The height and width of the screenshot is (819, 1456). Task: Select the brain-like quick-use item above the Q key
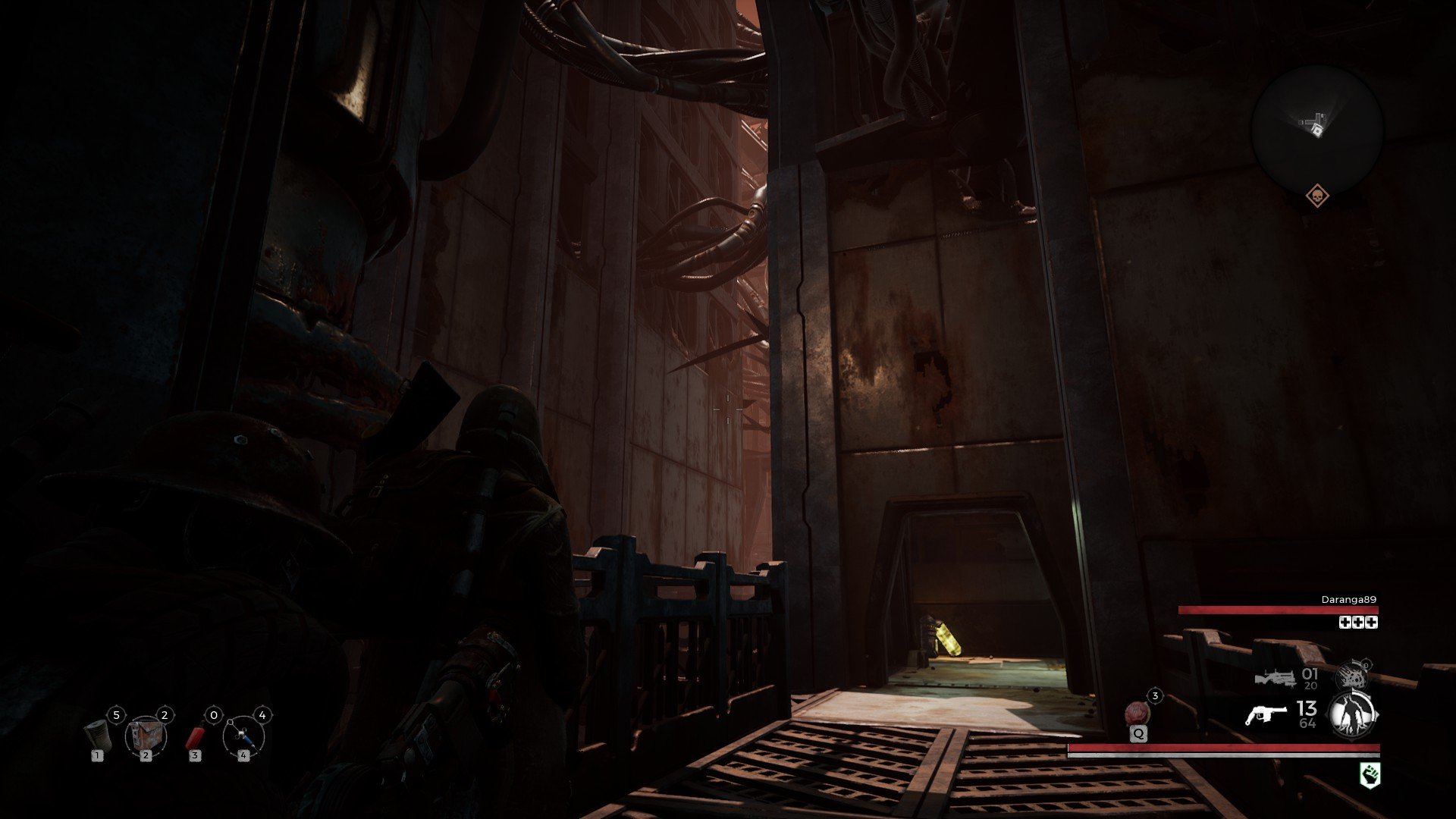(x=1137, y=713)
